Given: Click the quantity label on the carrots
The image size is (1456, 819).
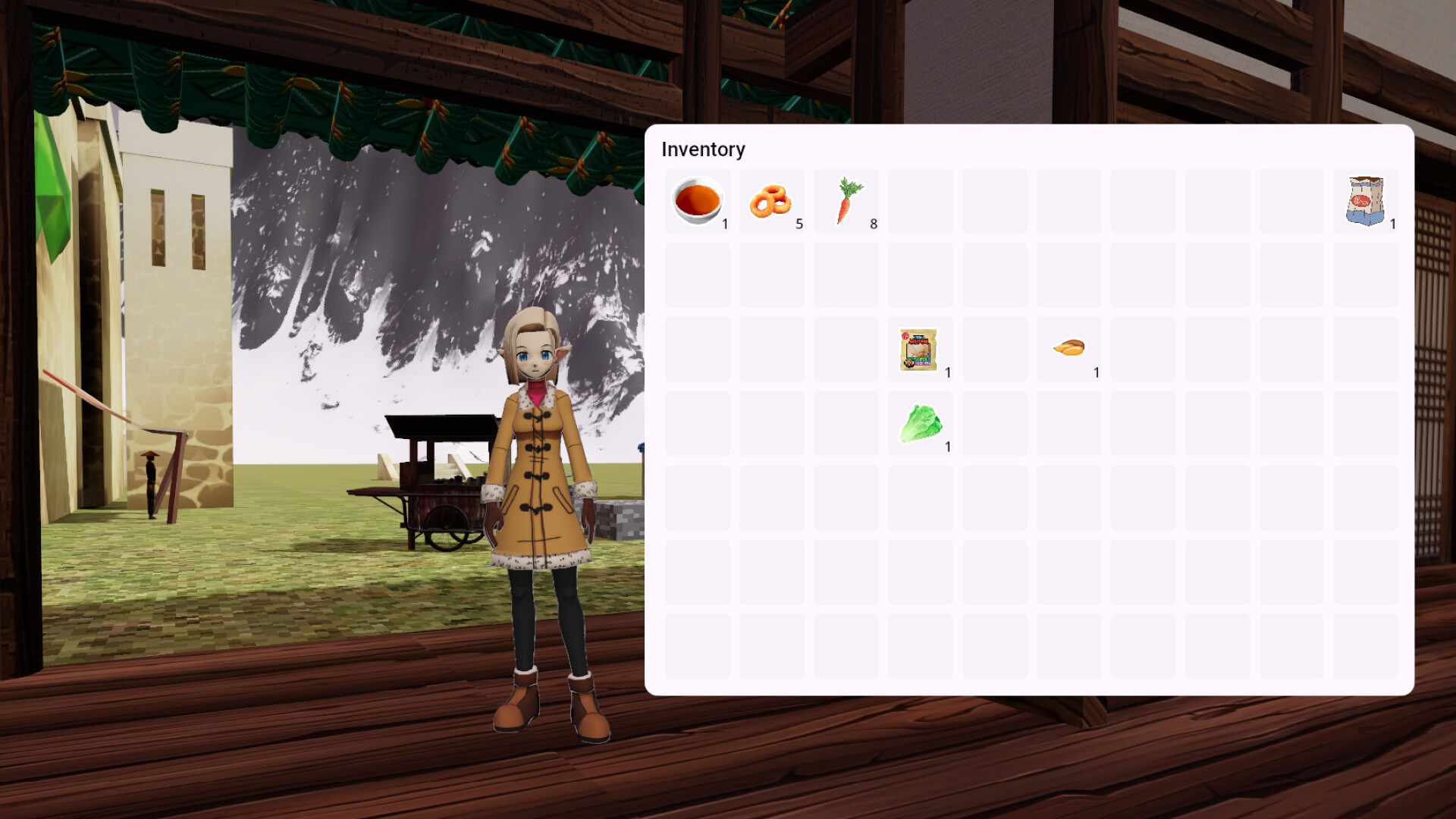Looking at the screenshot, I should tap(874, 224).
